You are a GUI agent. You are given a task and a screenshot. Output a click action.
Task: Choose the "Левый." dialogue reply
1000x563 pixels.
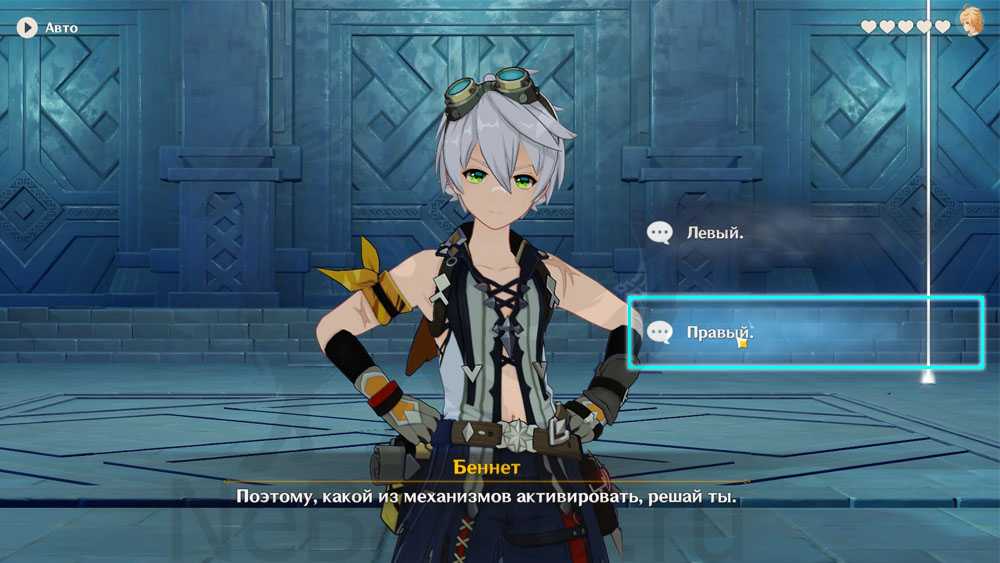click(x=714, y=233)
